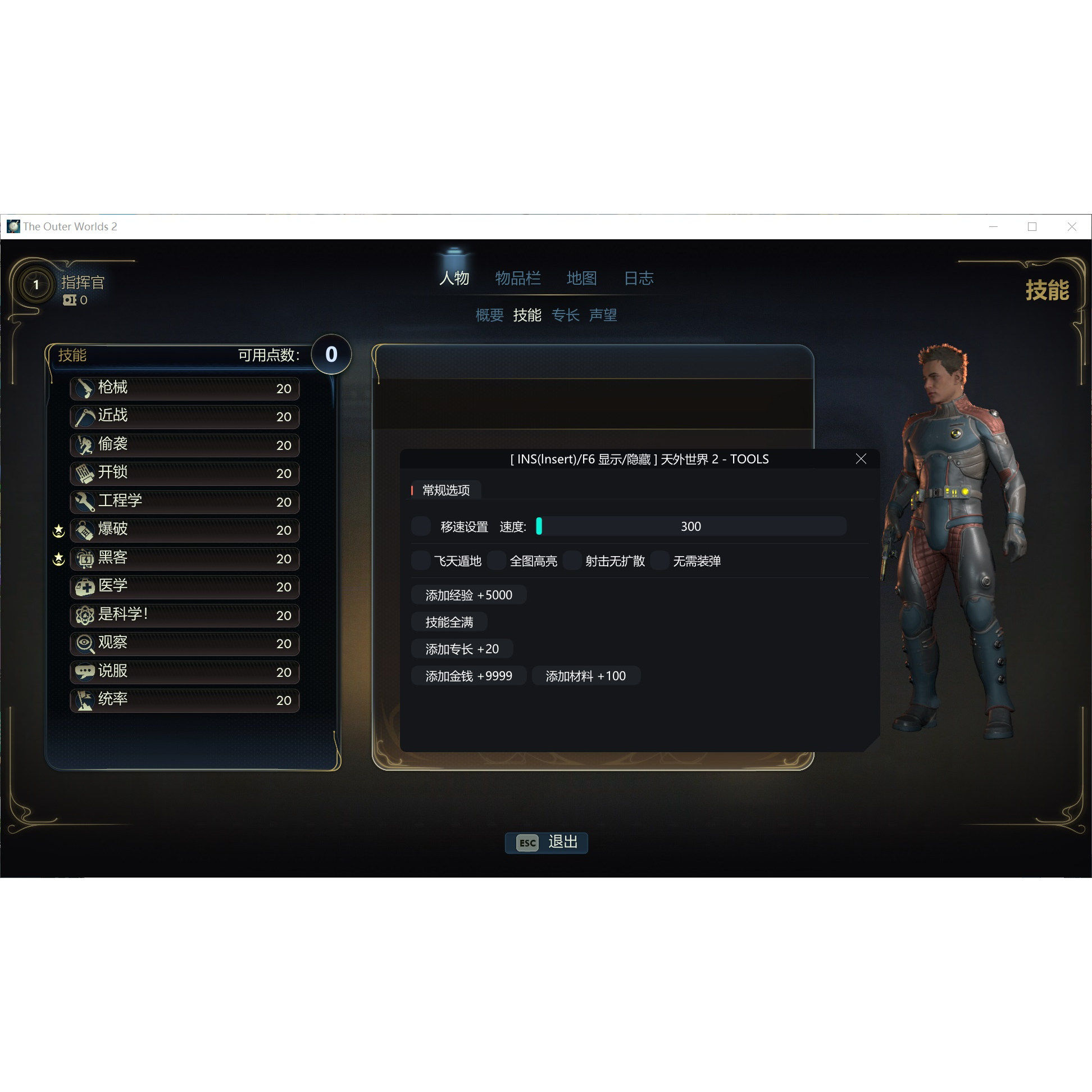Enable the 无需装弹 cheat checkbox
The width and height of the screenshot is (1092, 1092).
[660, 561]
